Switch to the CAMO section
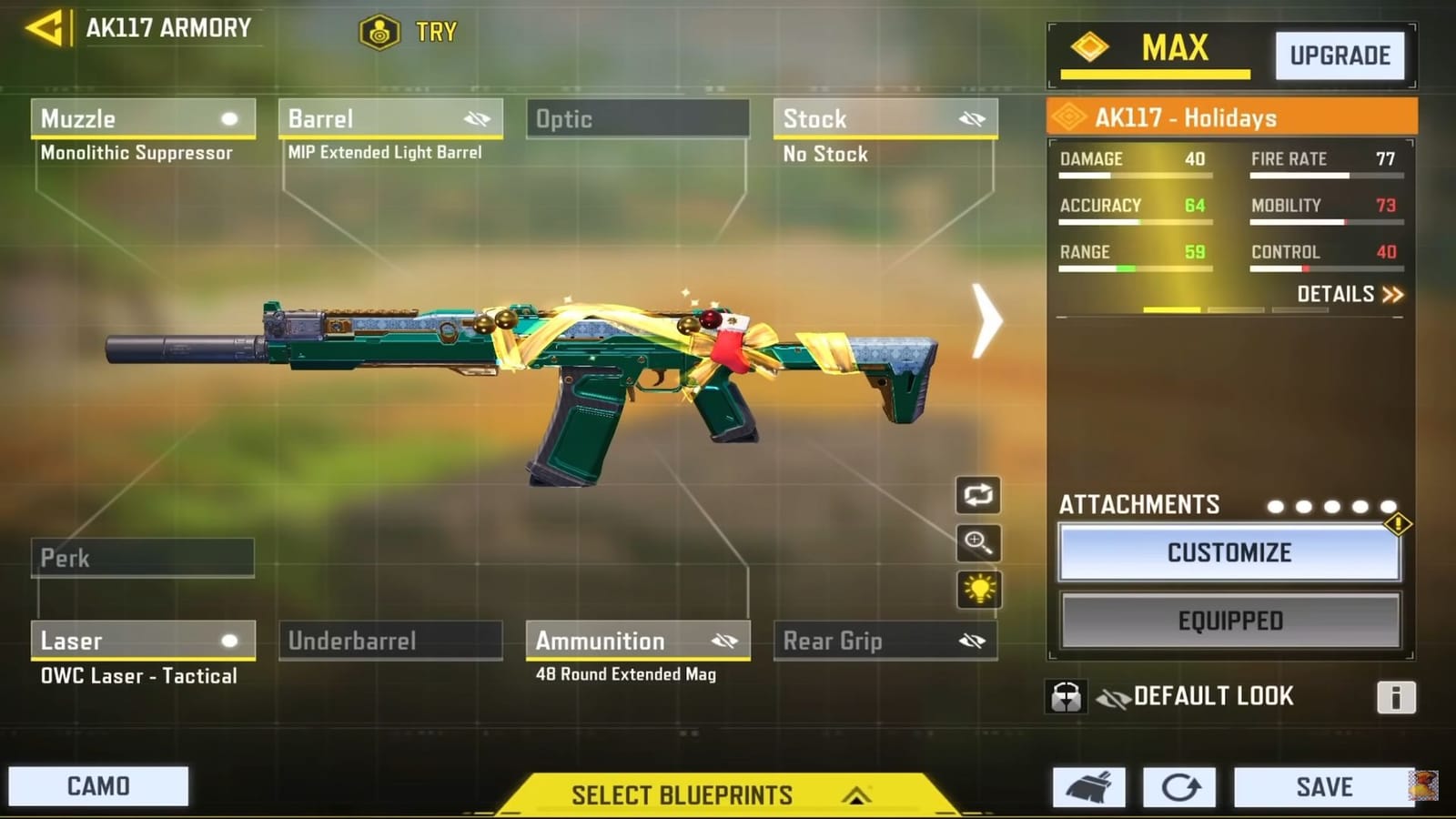 (x=98, y=784)
